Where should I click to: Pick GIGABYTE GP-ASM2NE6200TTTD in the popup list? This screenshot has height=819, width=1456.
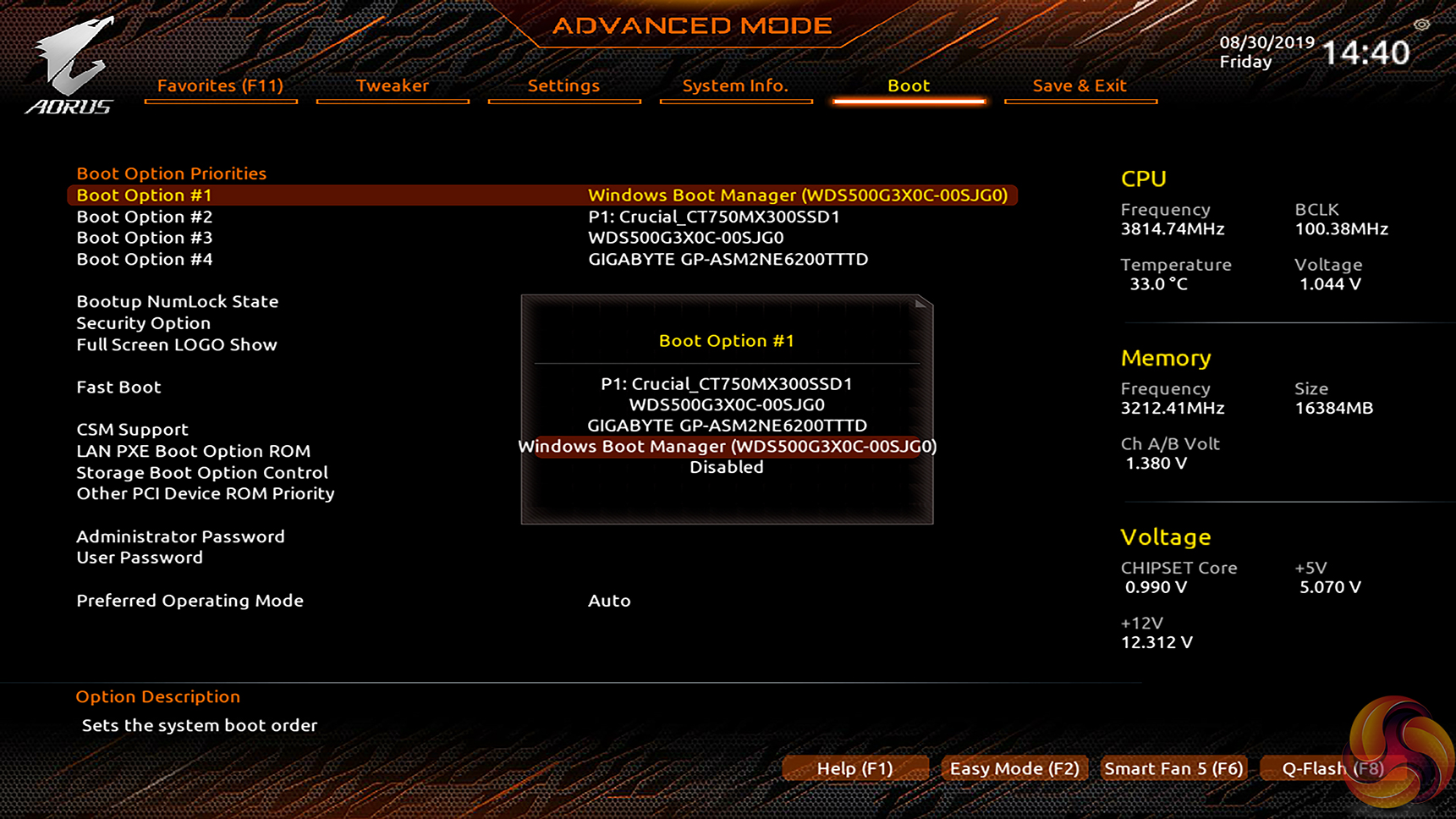click(726, 426)
